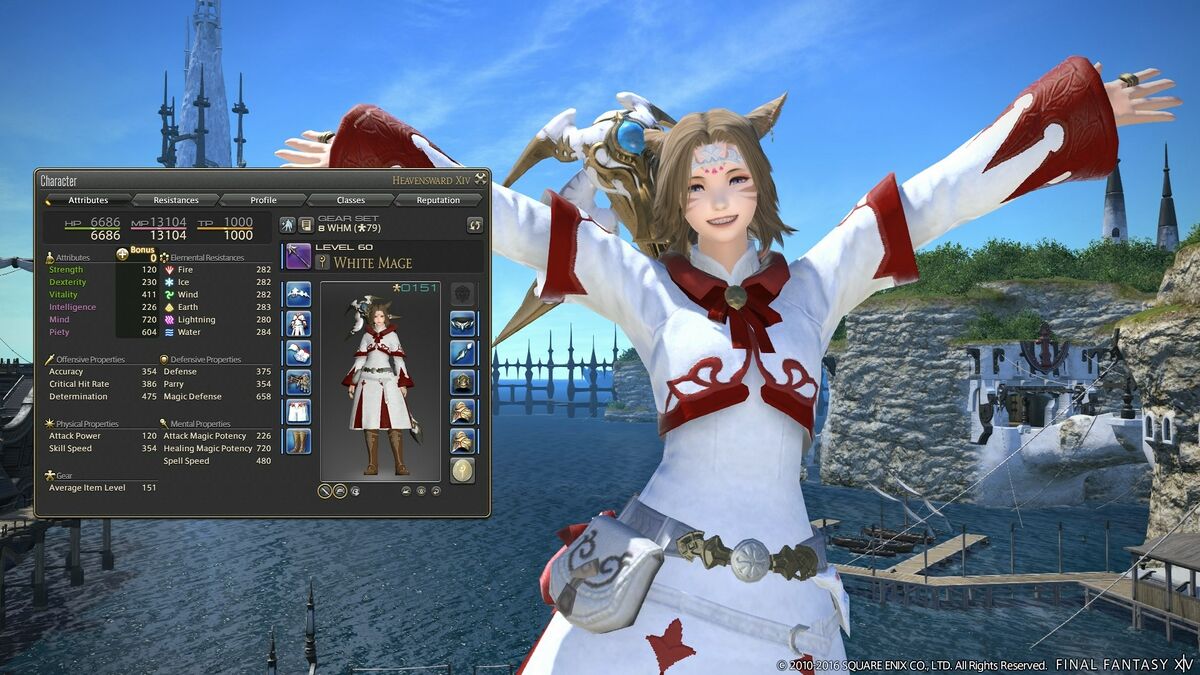The width and height of the screenshot is (1200, 675).
Task: Open the Resistances tab
Action: coord(176,200)
